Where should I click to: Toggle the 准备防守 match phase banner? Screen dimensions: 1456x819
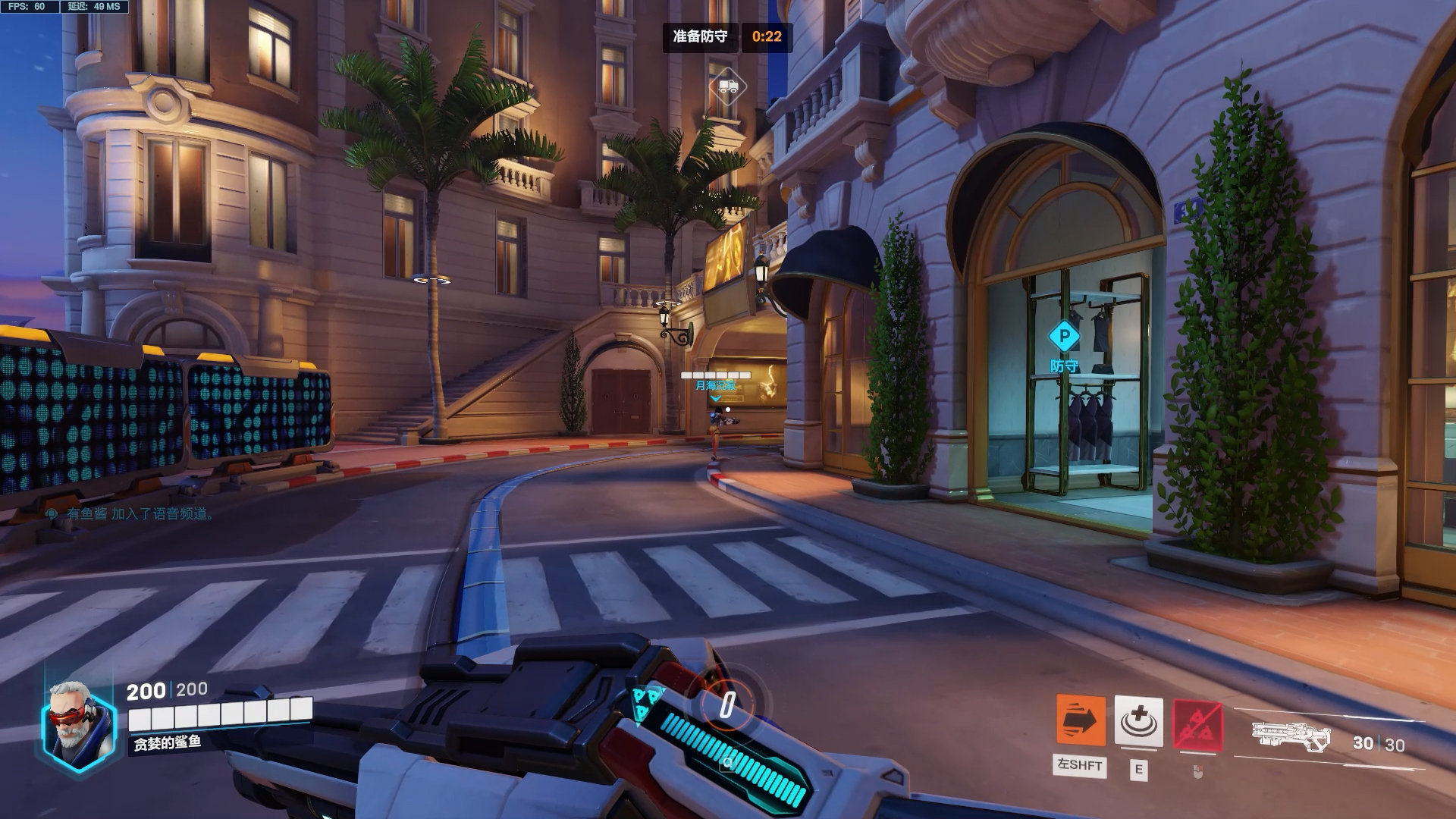[698, 36]
